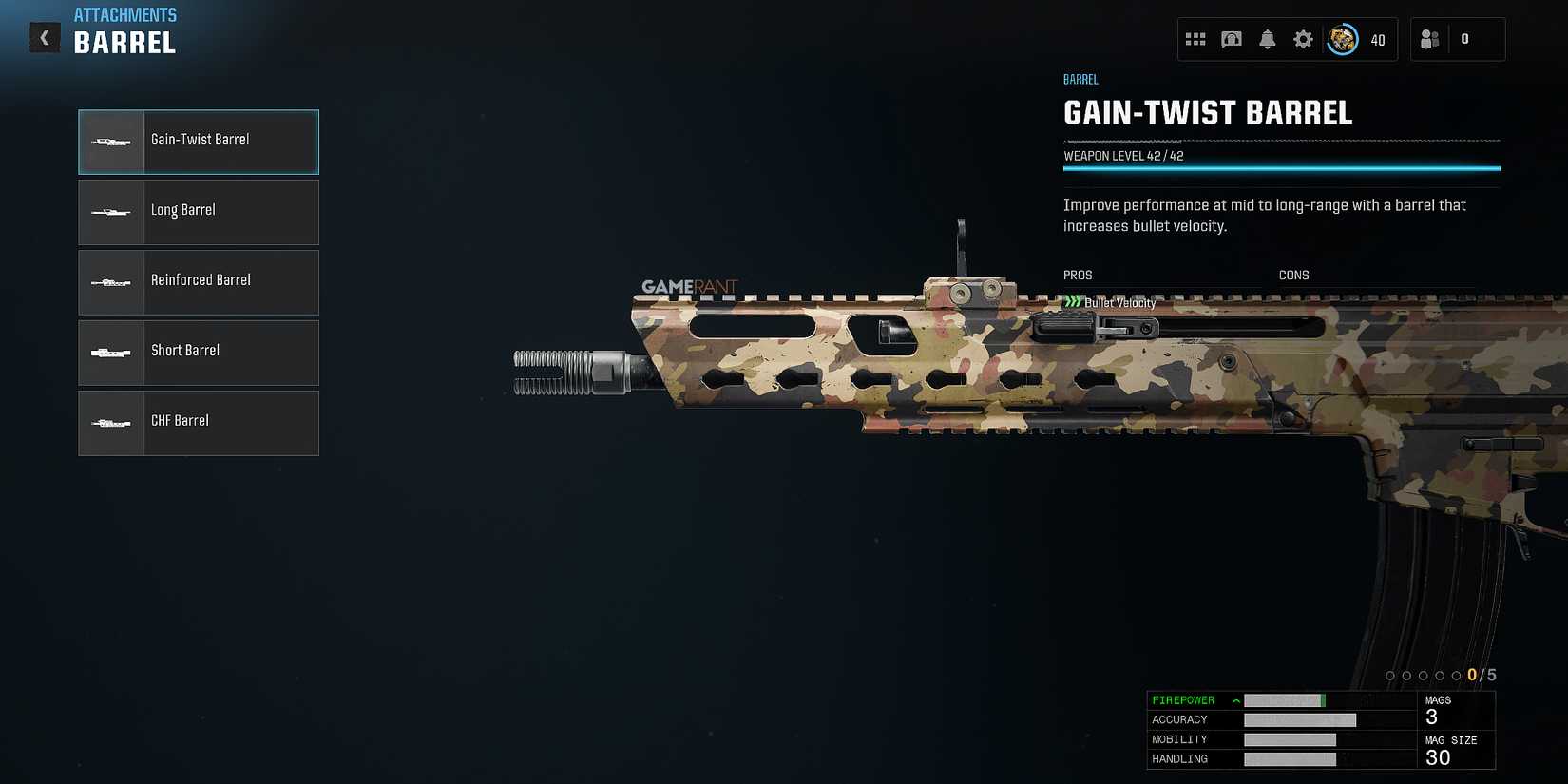The height and width of the screenshot is (784, 1568).
Task: Click the Barrel category heading on the right
Action: click(x=1080, y=79)
